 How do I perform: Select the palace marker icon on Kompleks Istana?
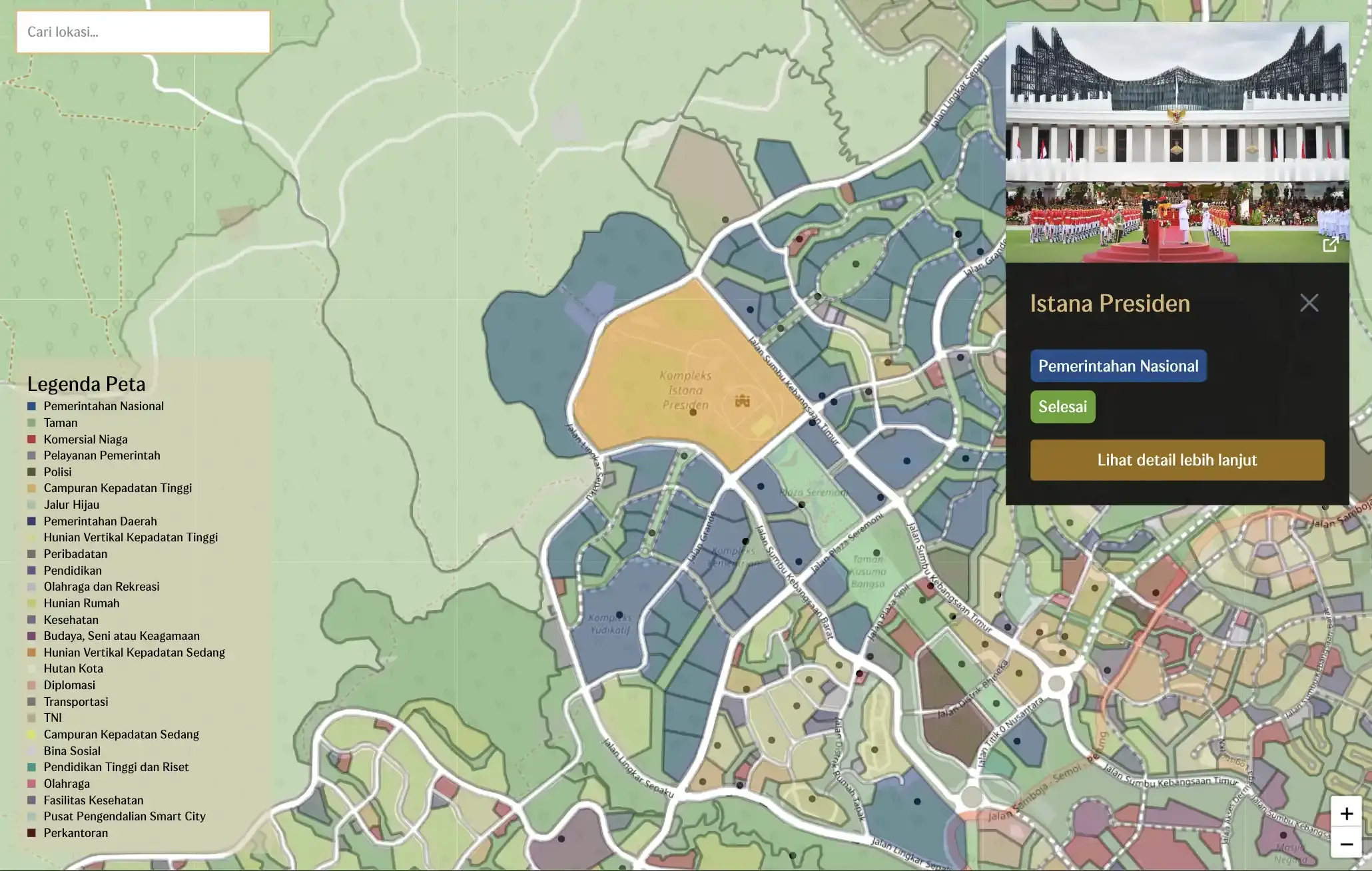coord(742,401)
